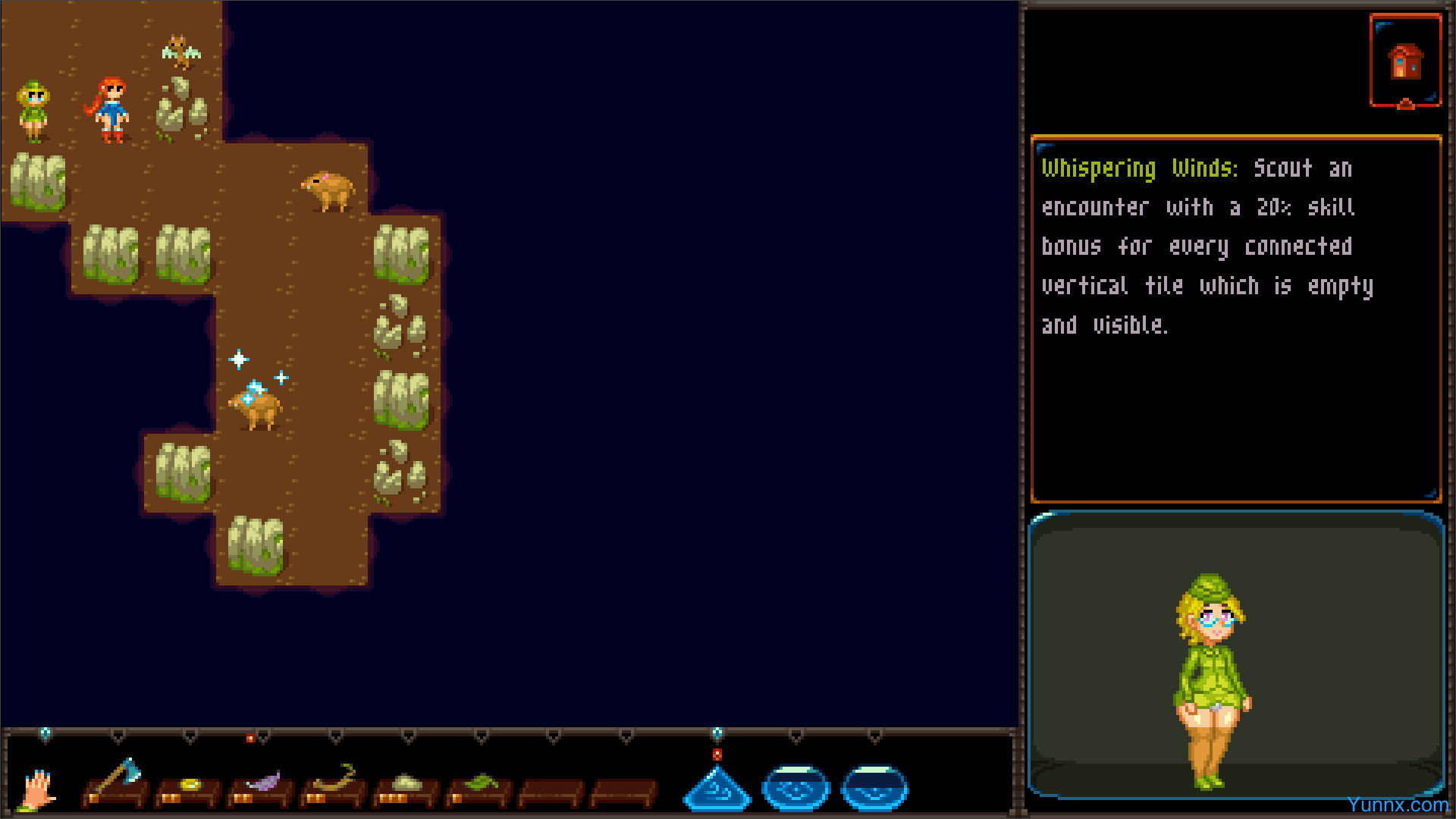Choose the stone pile slot
This screenshot has width=1456, height=819.
[x=407, y=786]
